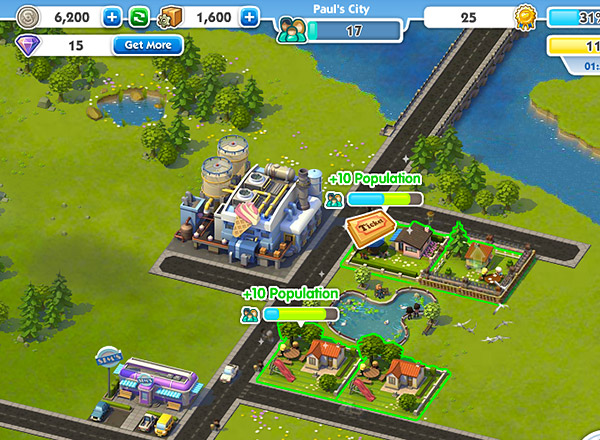Click the green exchange arrows icon
This screenshot has width=600, height=440.
(138, 17)
